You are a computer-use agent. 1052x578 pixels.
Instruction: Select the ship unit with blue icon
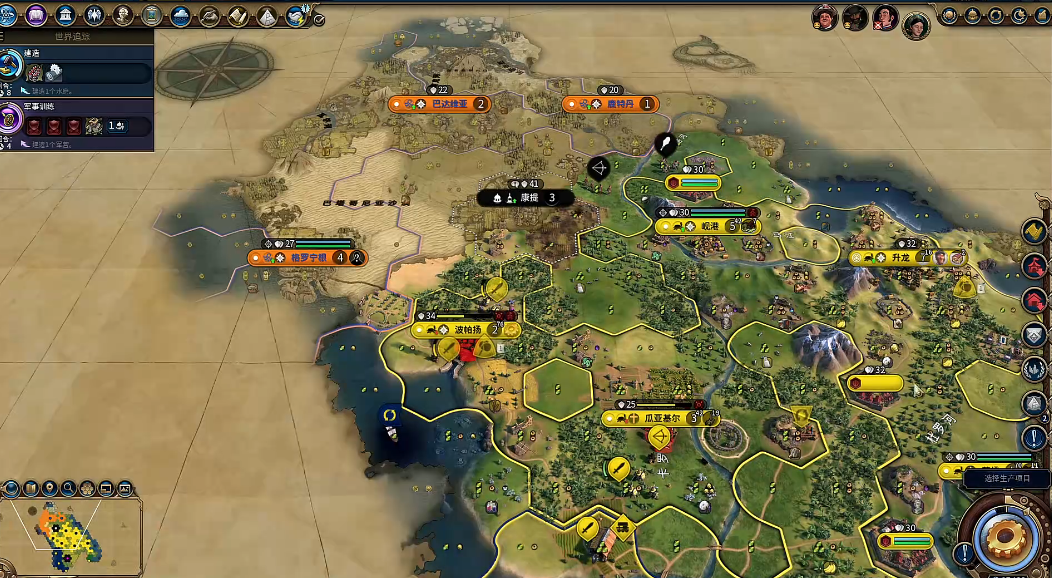(x=391, y=430)
